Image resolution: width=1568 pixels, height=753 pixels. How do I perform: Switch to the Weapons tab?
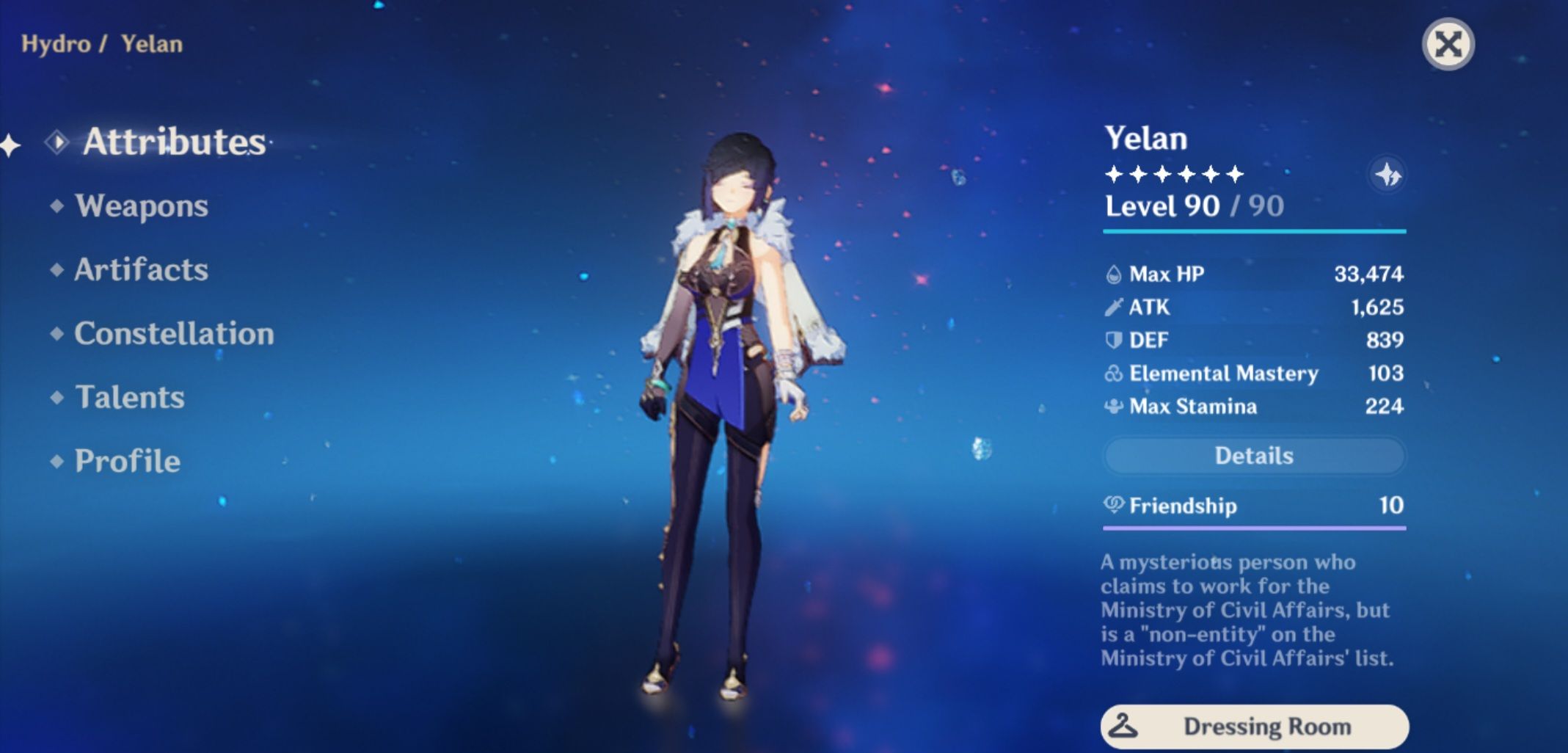point(144,206)
